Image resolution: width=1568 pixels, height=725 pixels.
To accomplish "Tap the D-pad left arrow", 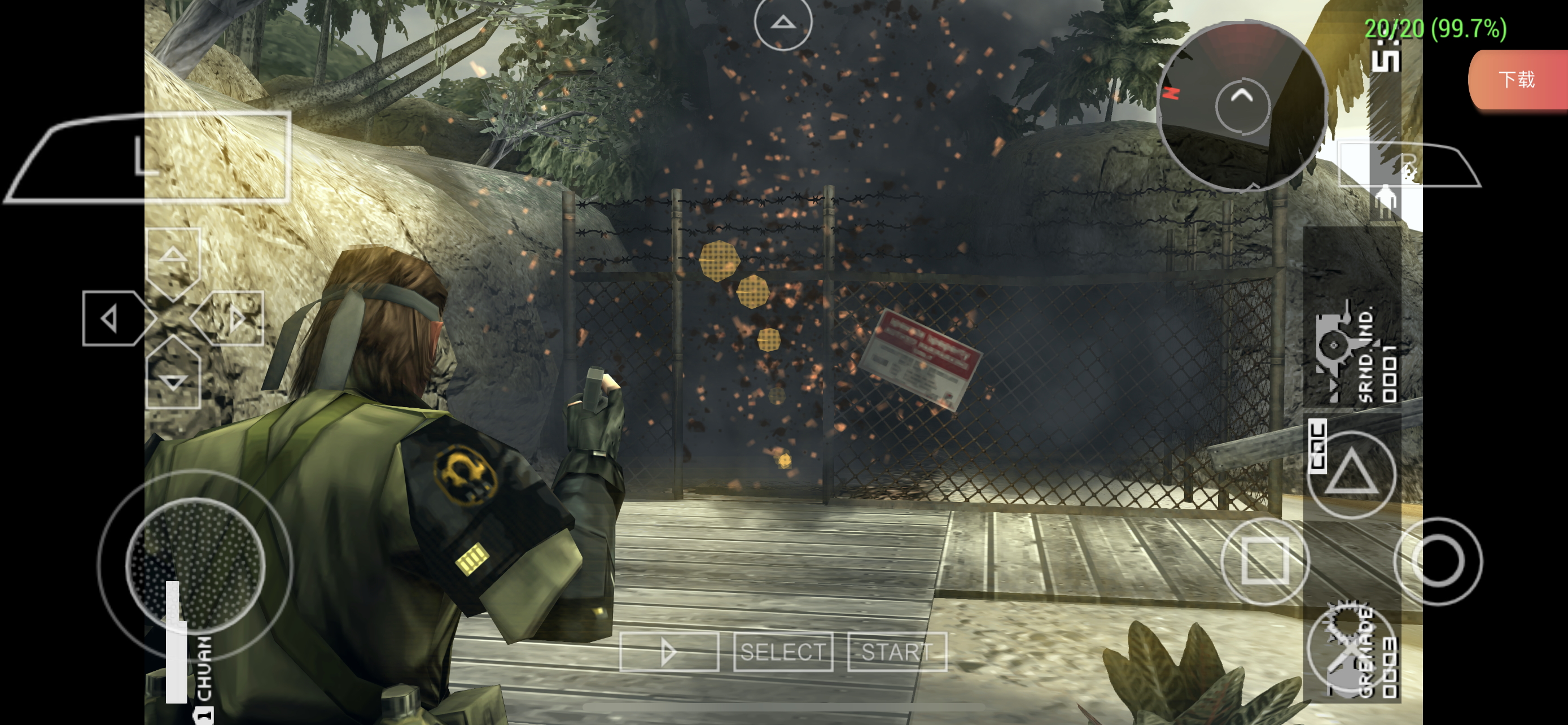I will coord(113,318).
